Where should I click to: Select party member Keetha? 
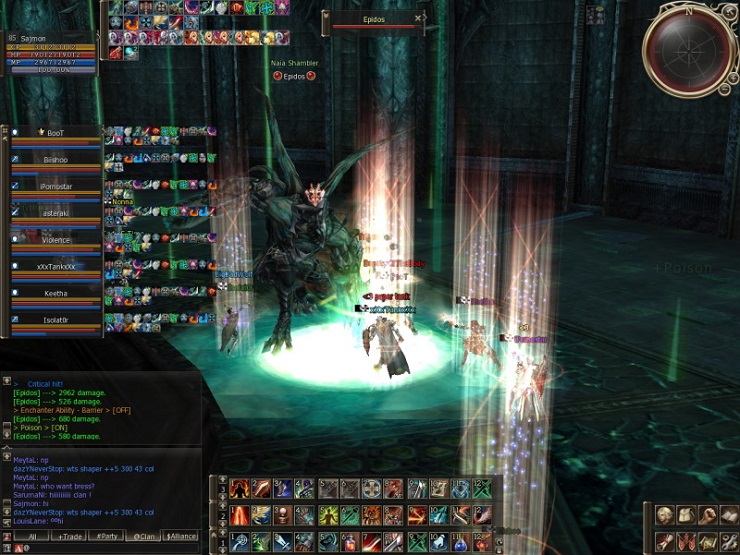pyautogui.click(x=55, y=294)
